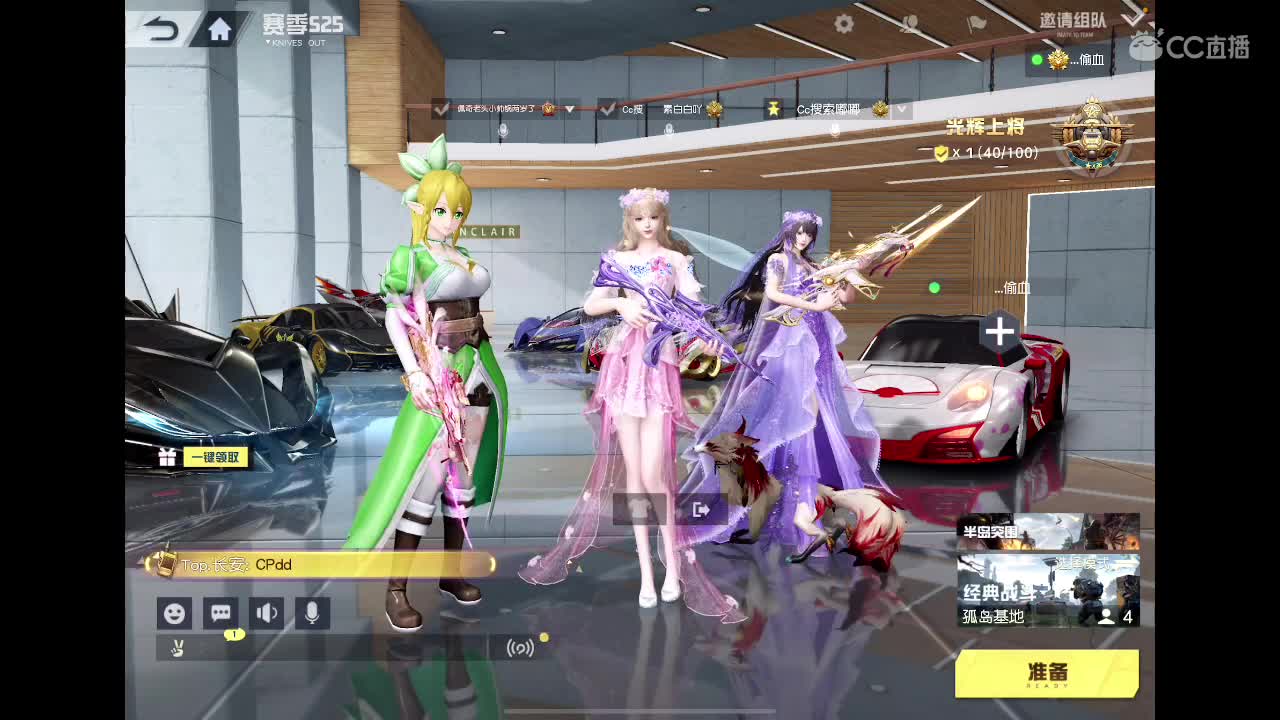Expand dropdown next to 佩奇老头 player name
Image resolution: width=1280 pixels, height=720 pixels.
click(568, 110)
